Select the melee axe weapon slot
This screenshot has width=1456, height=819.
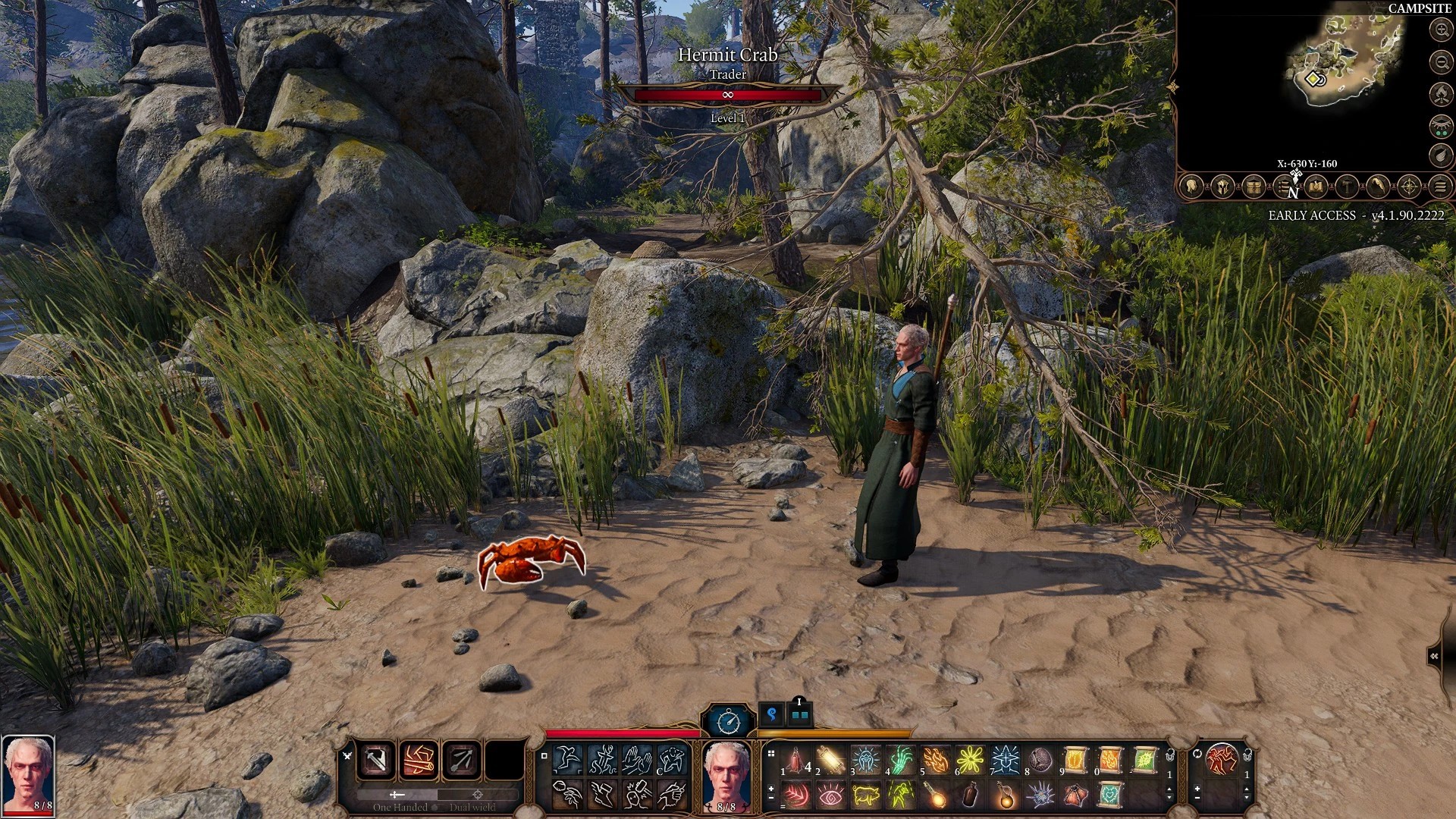[x=377, y=760]
